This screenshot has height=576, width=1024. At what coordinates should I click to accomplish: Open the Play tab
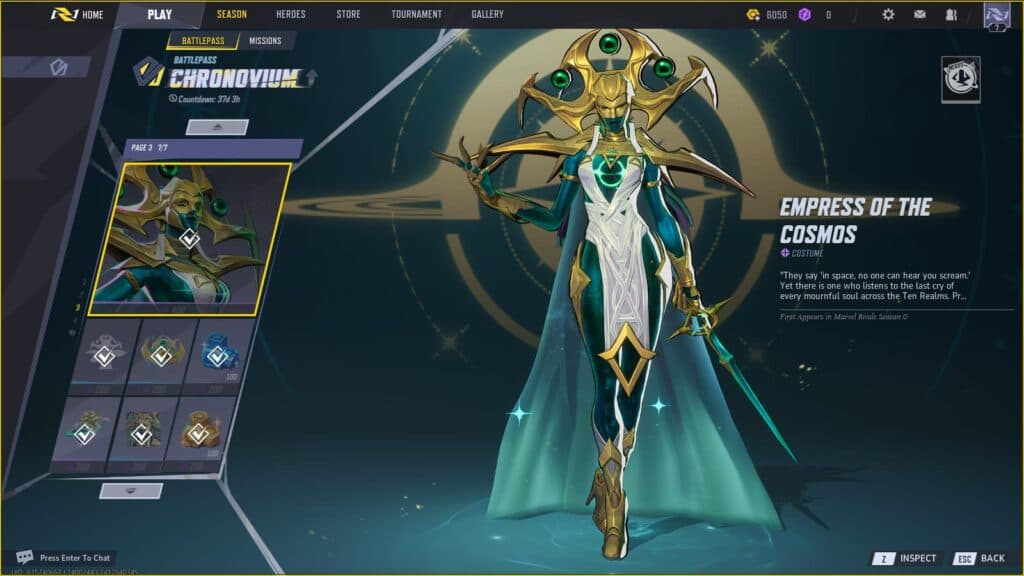pos(159,15)
